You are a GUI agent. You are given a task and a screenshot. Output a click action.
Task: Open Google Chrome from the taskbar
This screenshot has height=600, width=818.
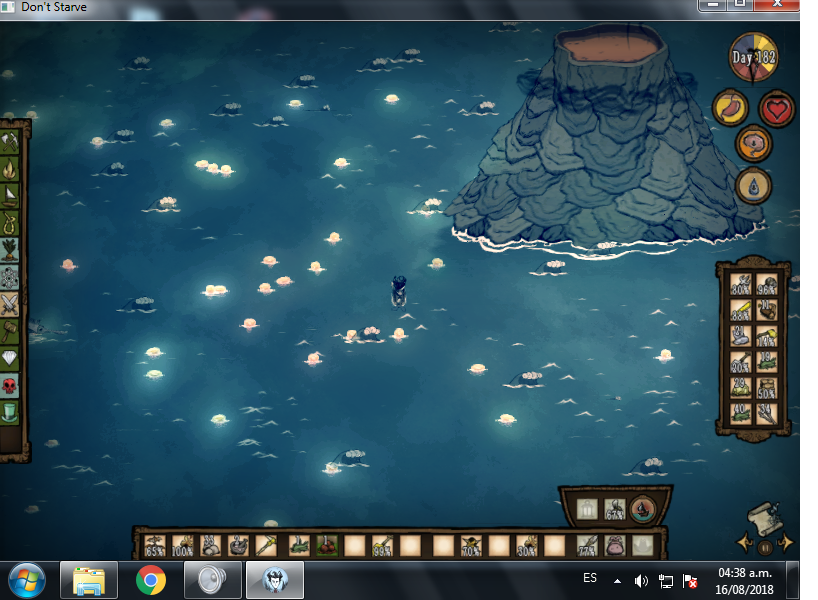[x=151, y=579]
